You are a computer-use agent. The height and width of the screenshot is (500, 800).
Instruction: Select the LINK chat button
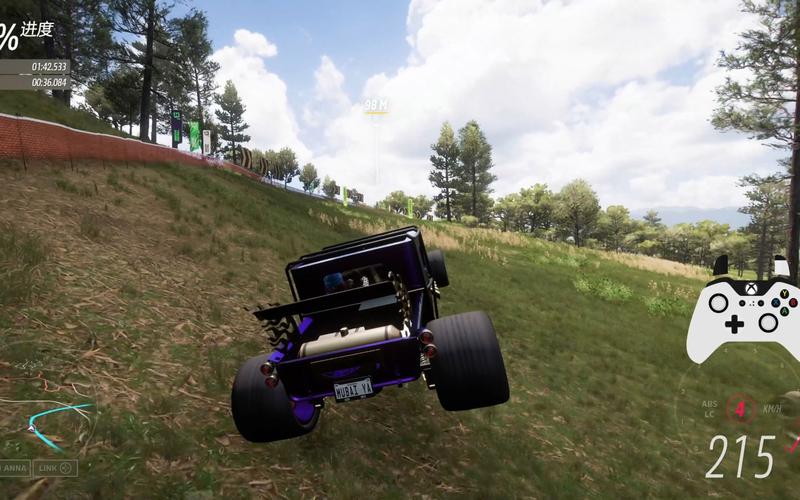tap(55, 467)
